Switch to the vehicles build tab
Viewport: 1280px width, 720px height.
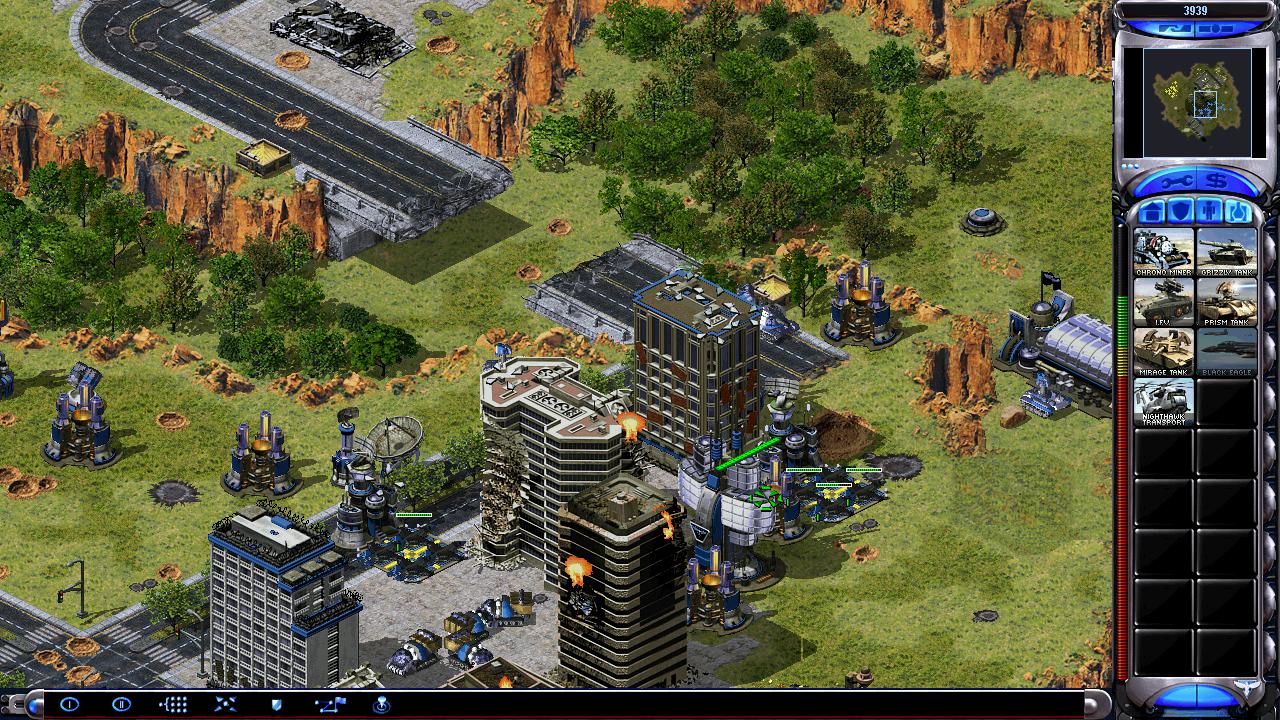click(1238, 212)
